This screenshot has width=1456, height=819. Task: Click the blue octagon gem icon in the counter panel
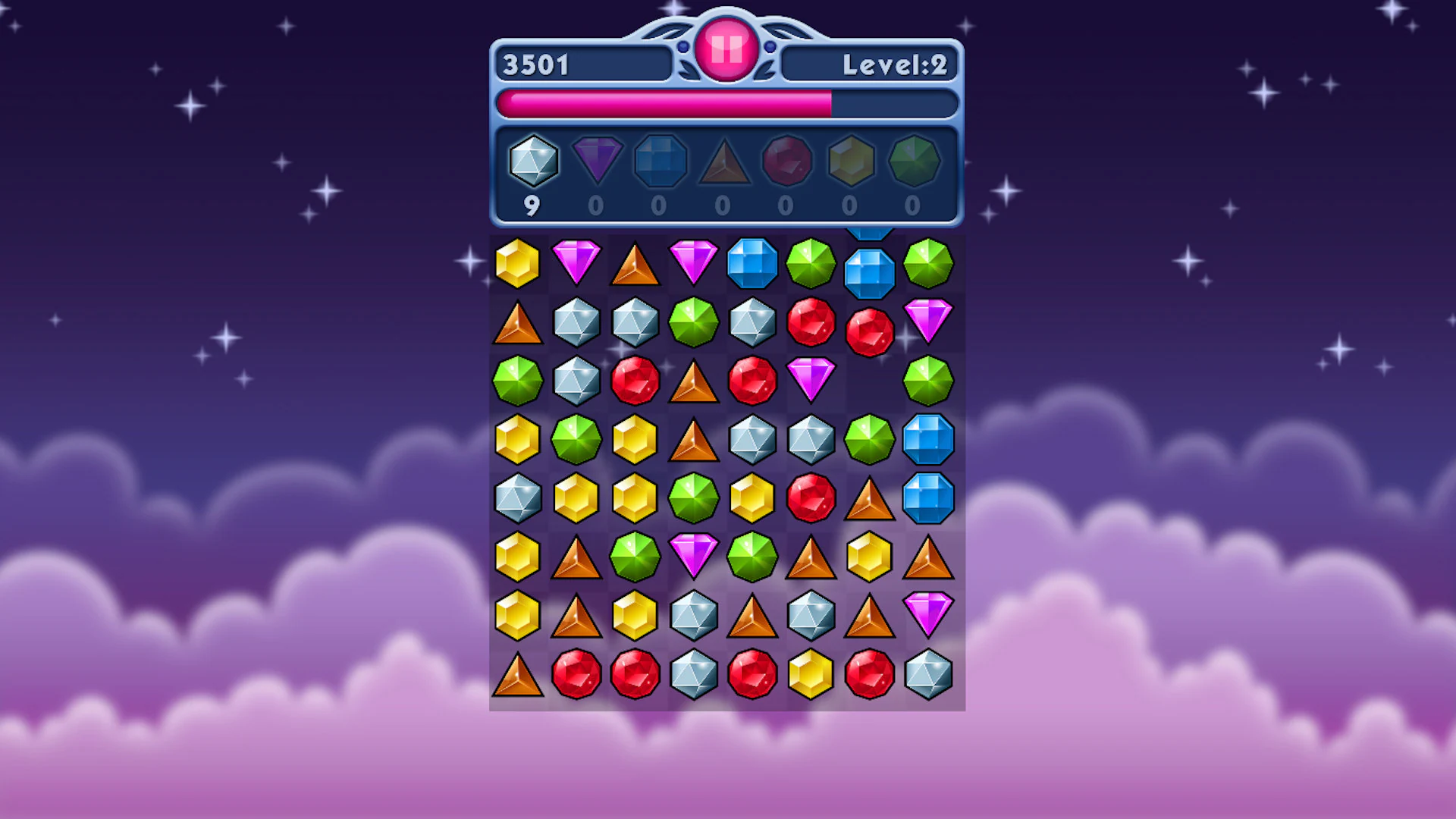pyautogui.click(x=660, y=161)
